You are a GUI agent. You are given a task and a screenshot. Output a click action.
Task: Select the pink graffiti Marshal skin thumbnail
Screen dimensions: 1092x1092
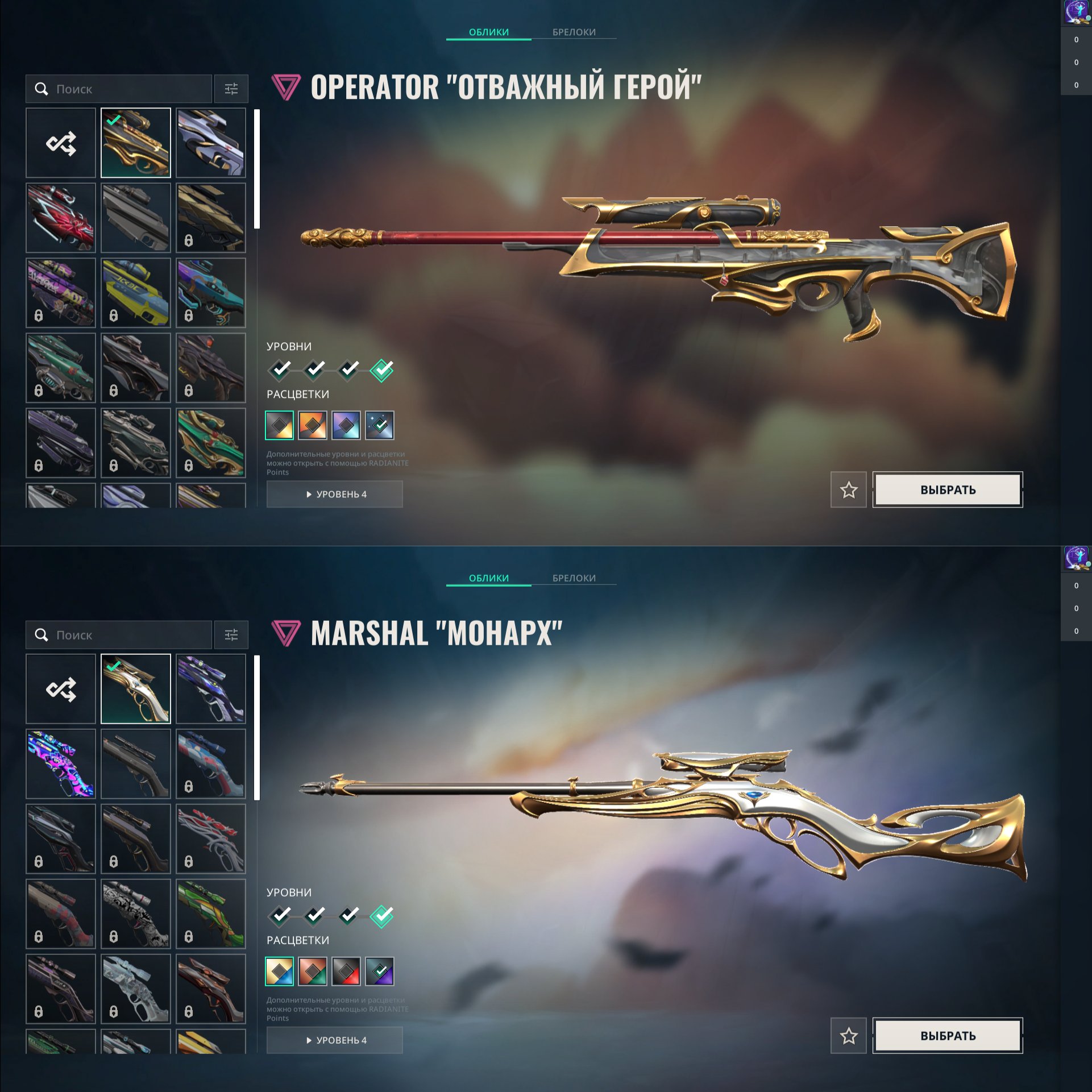click(60, 764)
